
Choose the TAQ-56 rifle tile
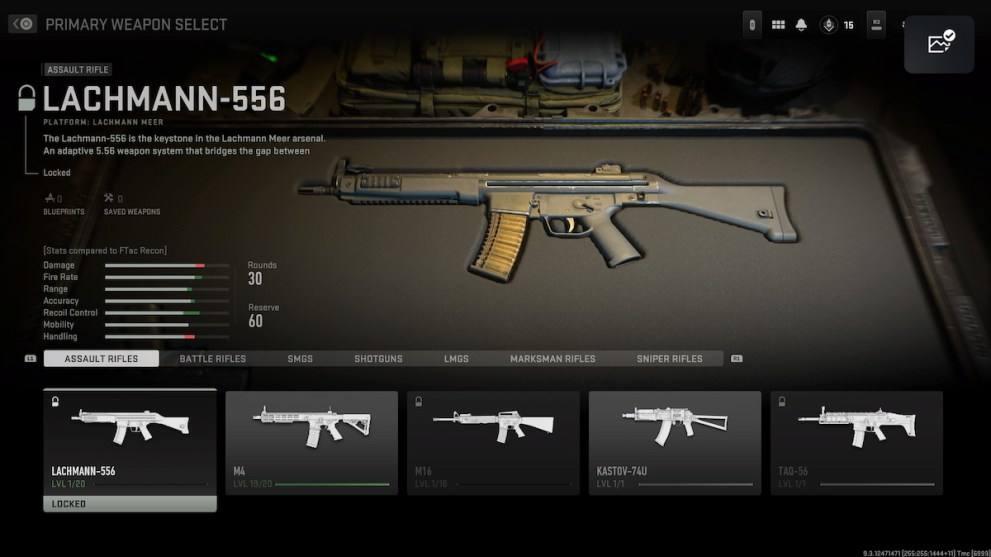pyautogui.click(x=856, y=443)
